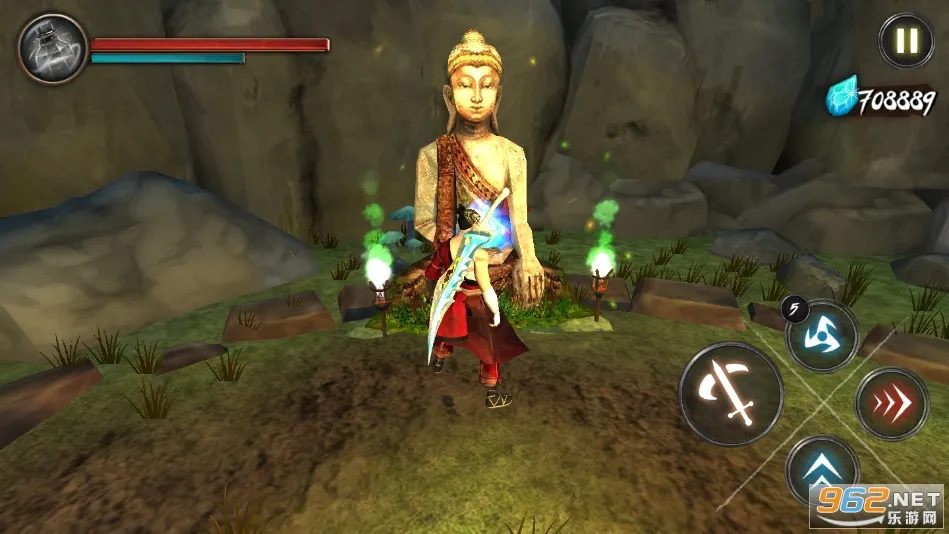Tap the sword attack button

tap(731, 394)
